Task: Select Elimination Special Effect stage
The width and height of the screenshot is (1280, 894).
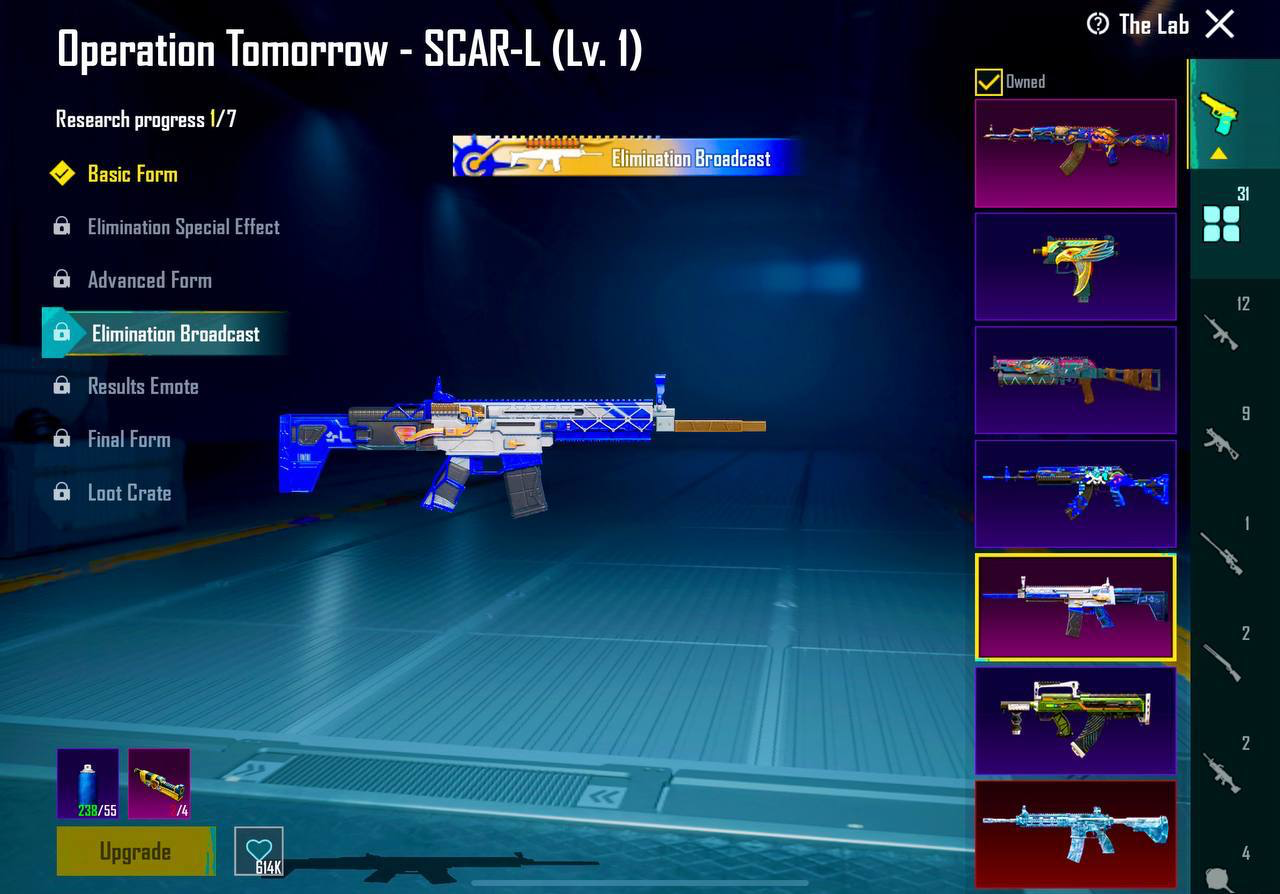Action: (x=183, y=227)
